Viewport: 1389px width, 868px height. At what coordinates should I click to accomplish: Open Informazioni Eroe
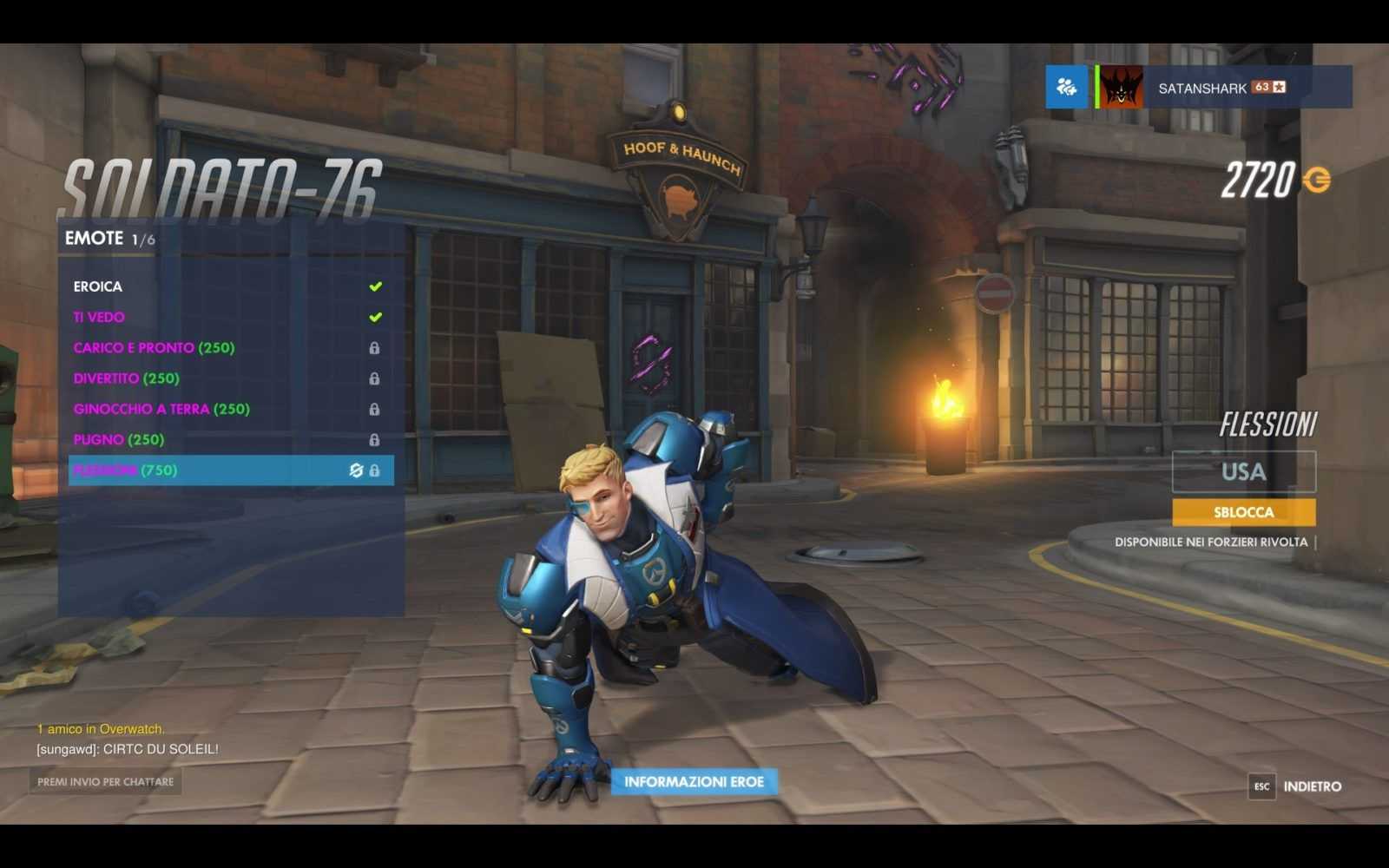(x=694, y=782)
